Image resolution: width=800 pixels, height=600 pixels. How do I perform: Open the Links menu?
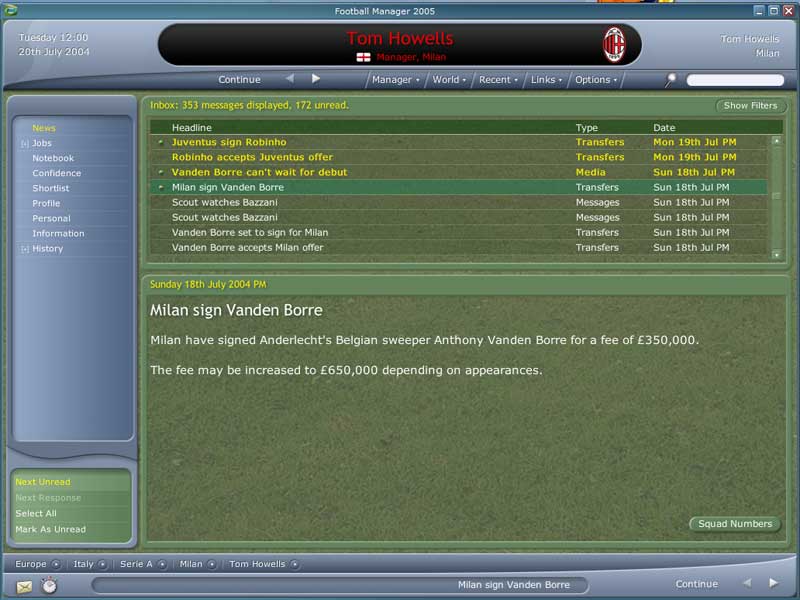[x=546, y=80]
